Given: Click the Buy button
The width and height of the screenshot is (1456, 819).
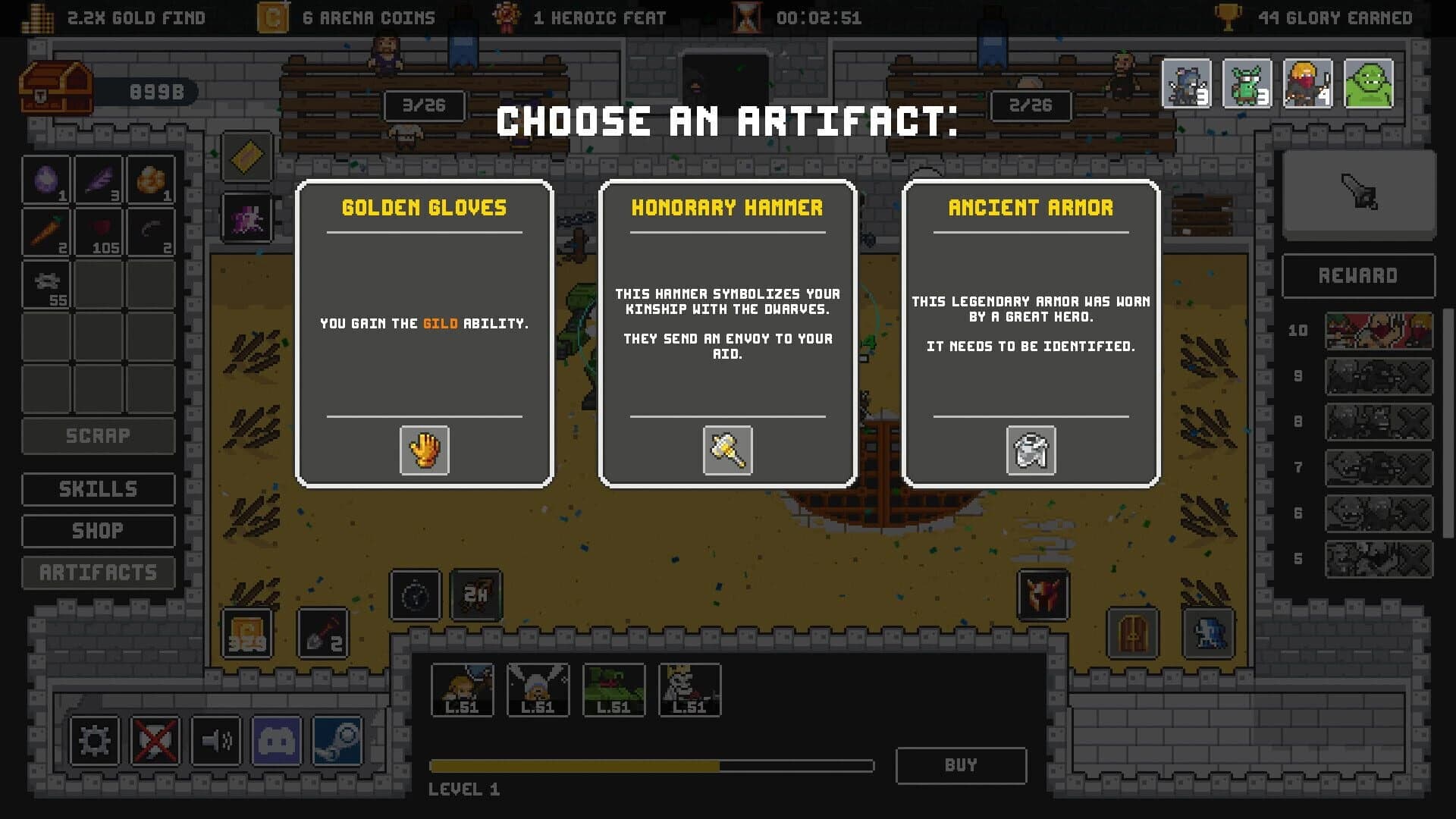Looking at the screenshot, I should (x=961, y=765).
